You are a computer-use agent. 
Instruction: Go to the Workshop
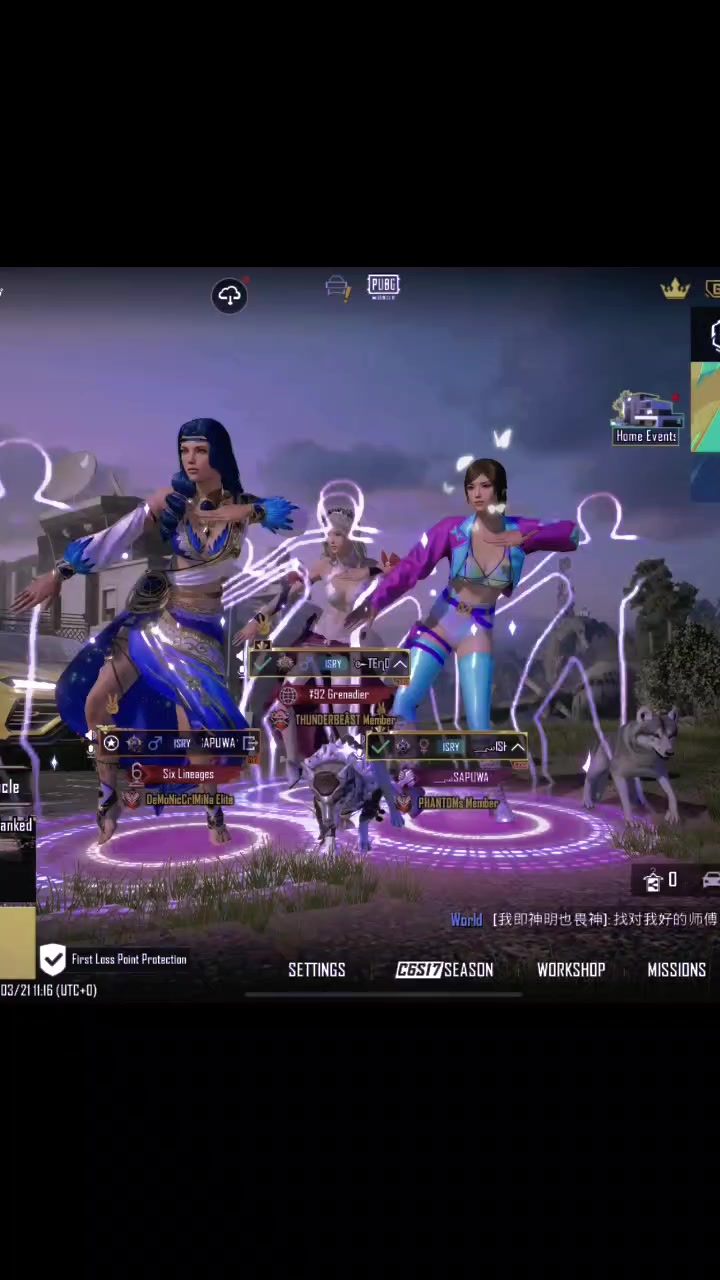[x=571, y=970]
